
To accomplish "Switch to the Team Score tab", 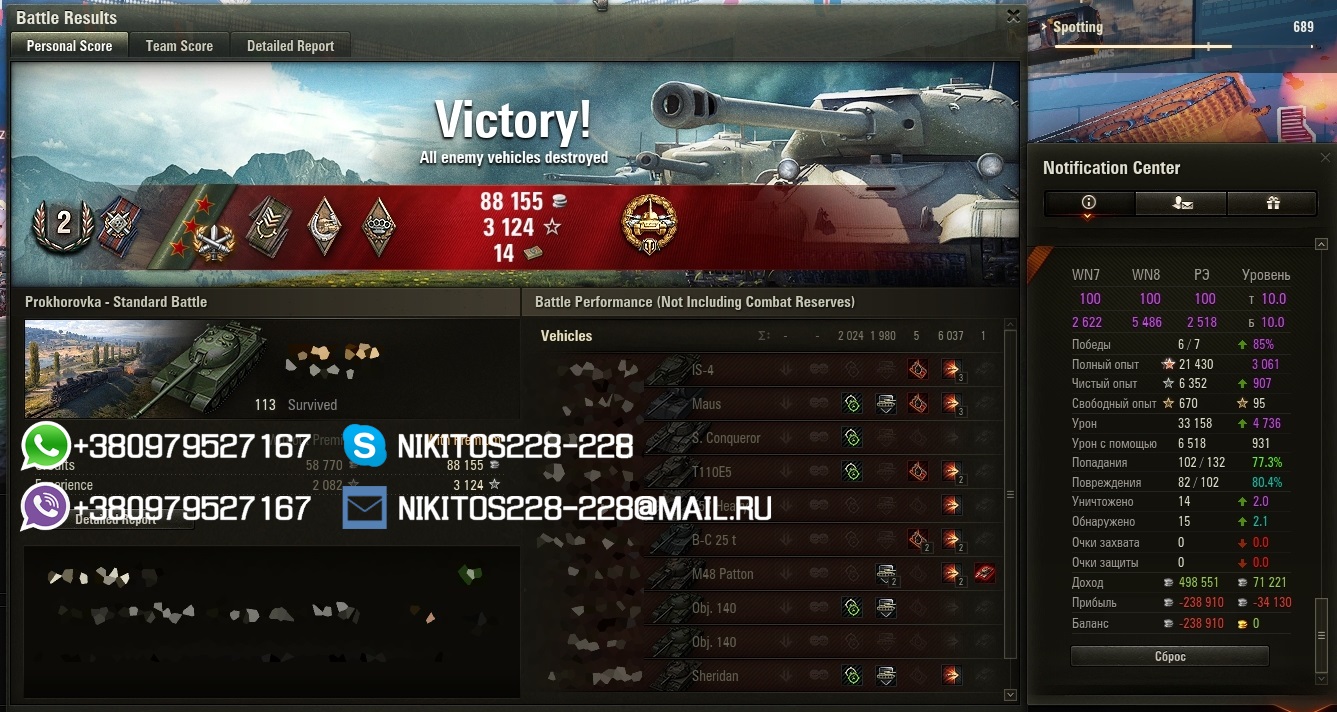I will tap(179, 46).
